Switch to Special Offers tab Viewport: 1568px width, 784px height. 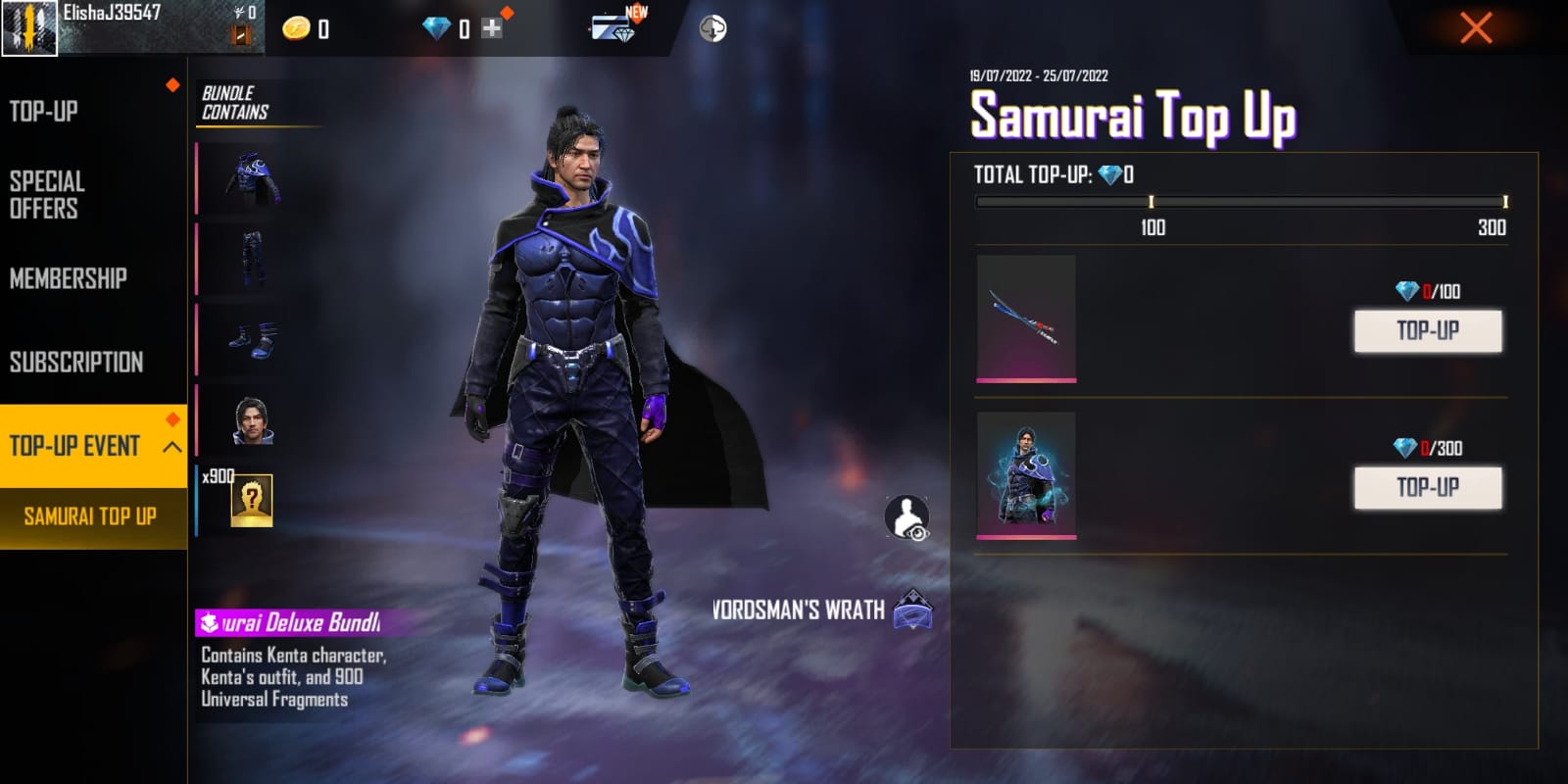47,194
